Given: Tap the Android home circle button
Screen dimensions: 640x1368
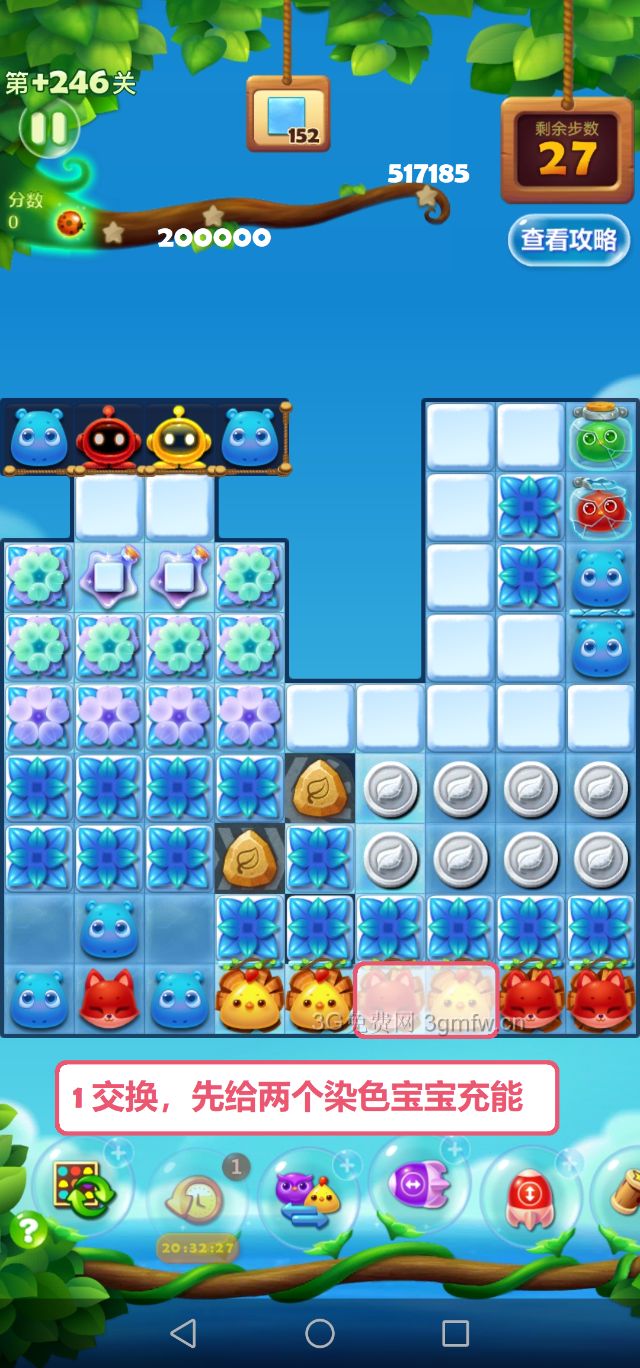Looking at the screenshot, I should [x=320, y=1332].
